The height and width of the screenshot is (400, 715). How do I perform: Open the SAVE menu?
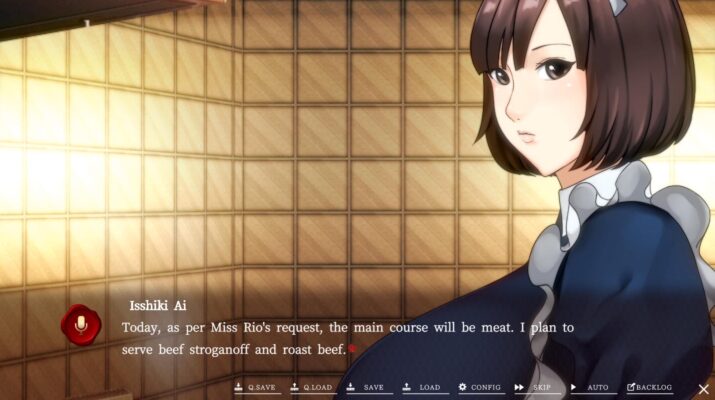tap(366, 387)
